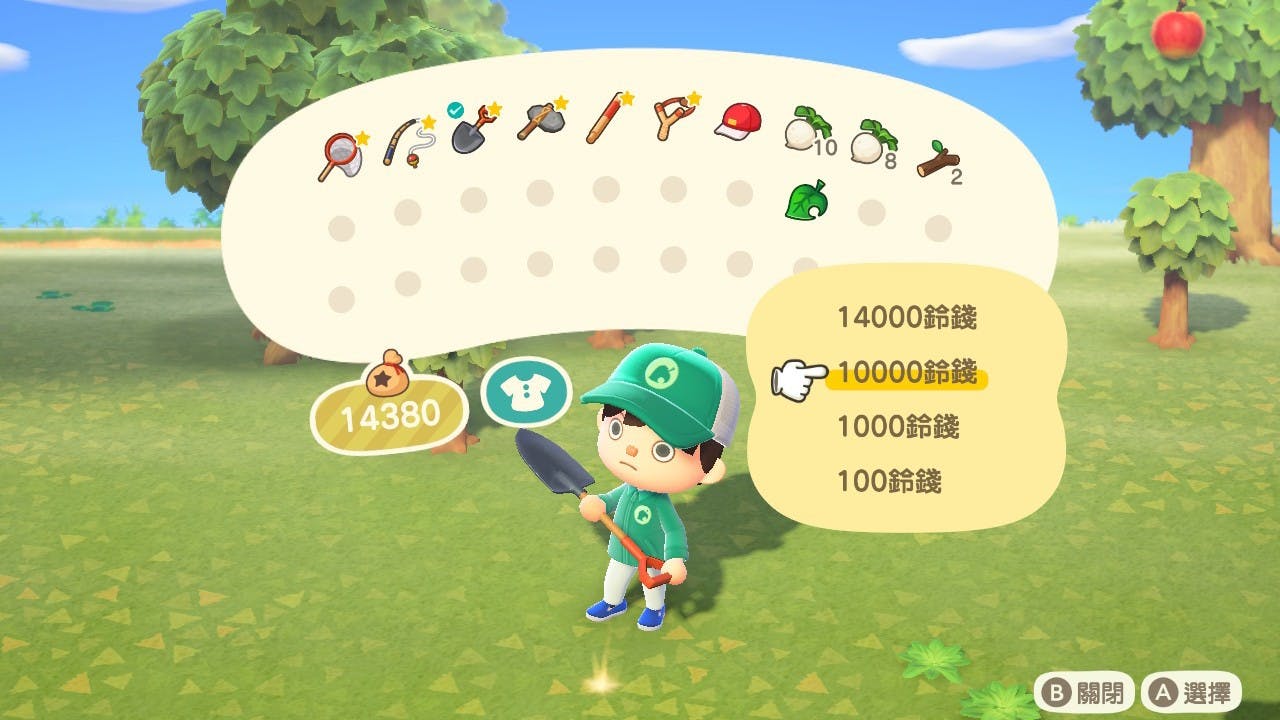Take out 100 bells
1280x720 pixels.
(889, 482)
